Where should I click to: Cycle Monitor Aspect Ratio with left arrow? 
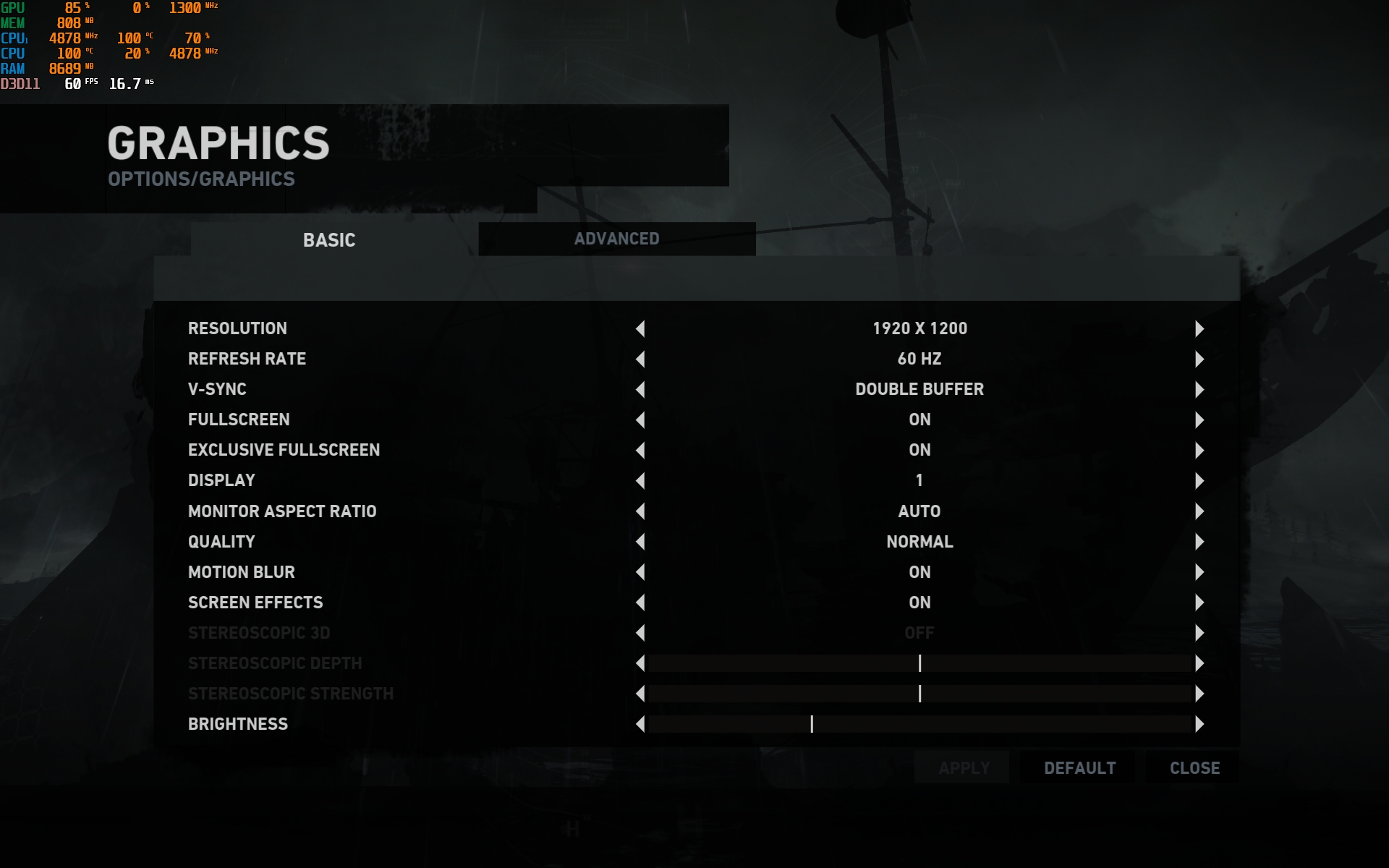tap(640, 511)
